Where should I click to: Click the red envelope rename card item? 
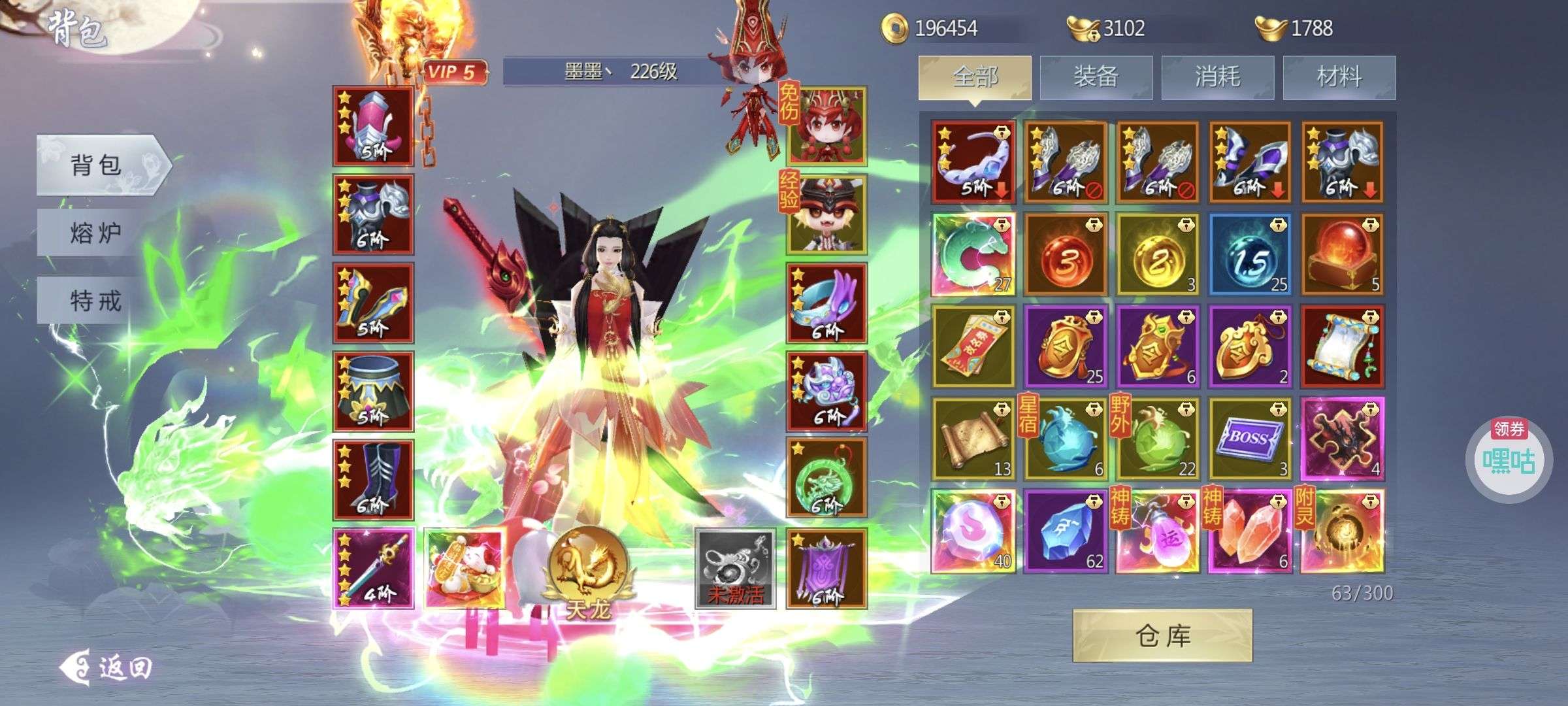click(x=973, y=346)
